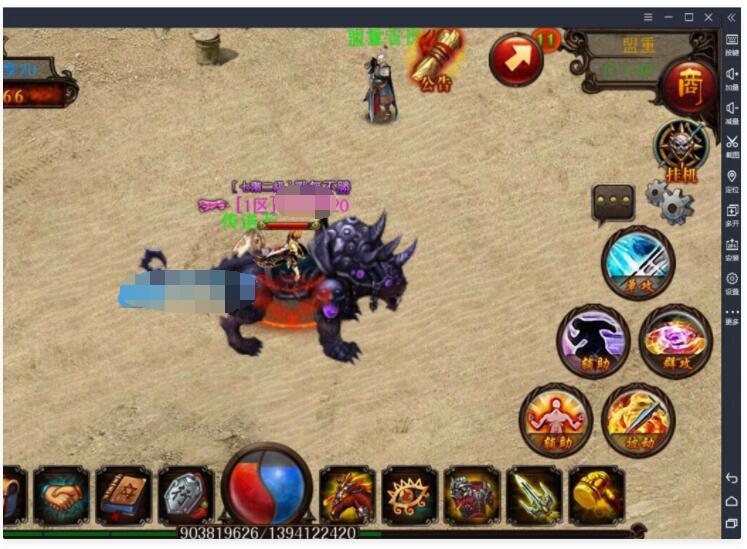Screen dimensions: 747x549
Task: Open the armored warrior icon
Action: [471, 495]
